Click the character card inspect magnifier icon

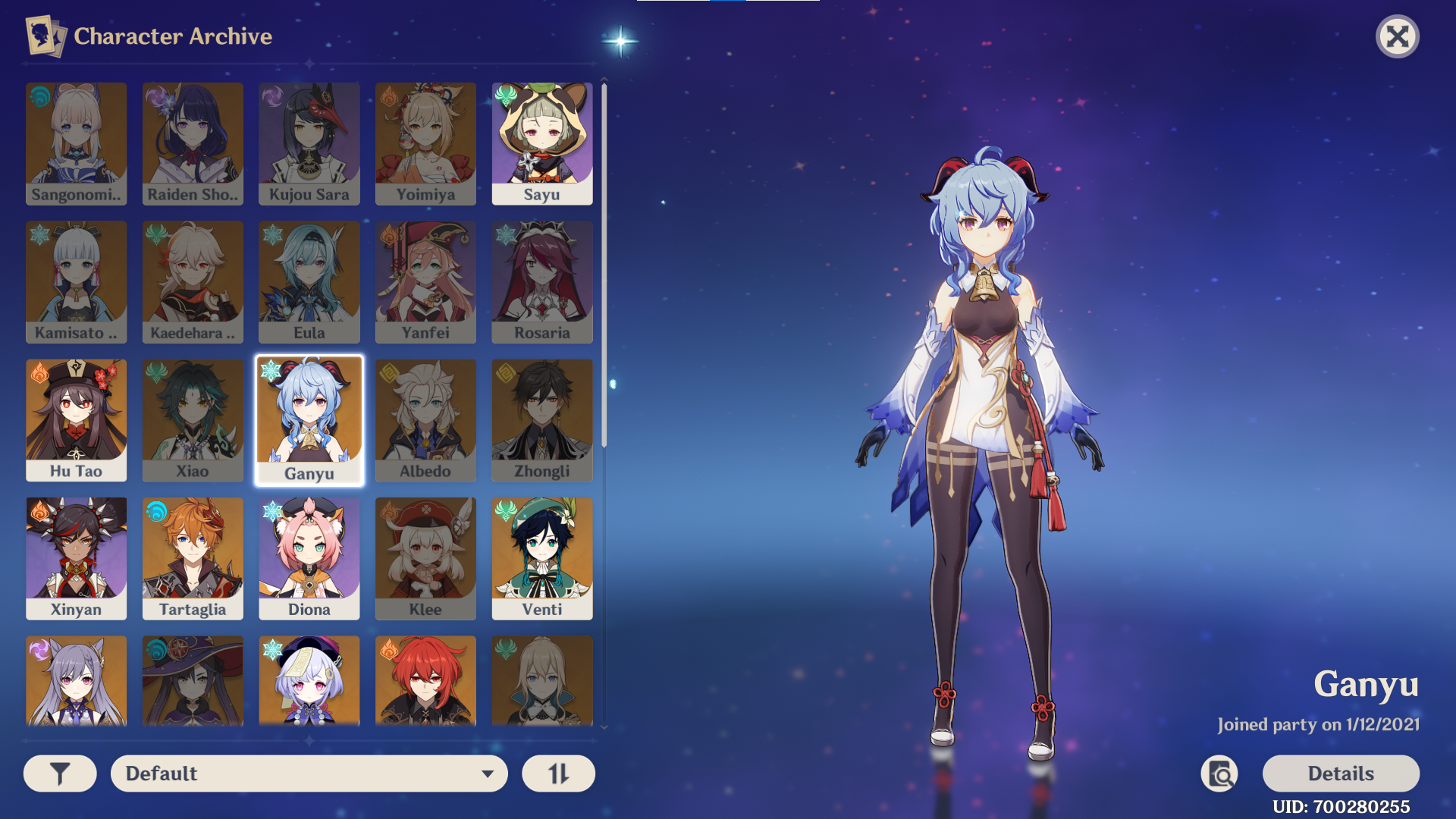[x=1219, y=773]
